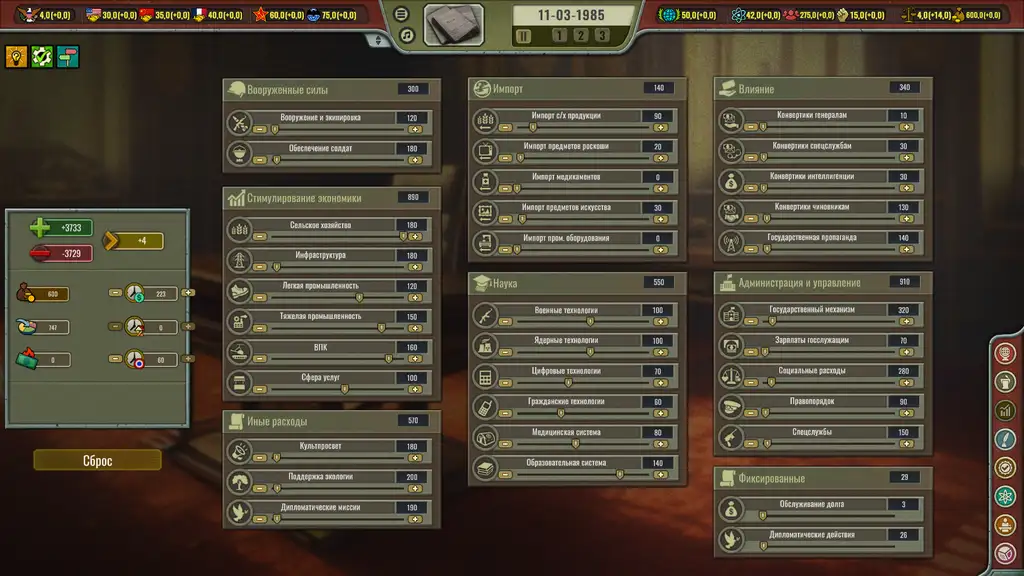
Task: Increase Импорт медикаментов with plus button
Action: point(660,189)
